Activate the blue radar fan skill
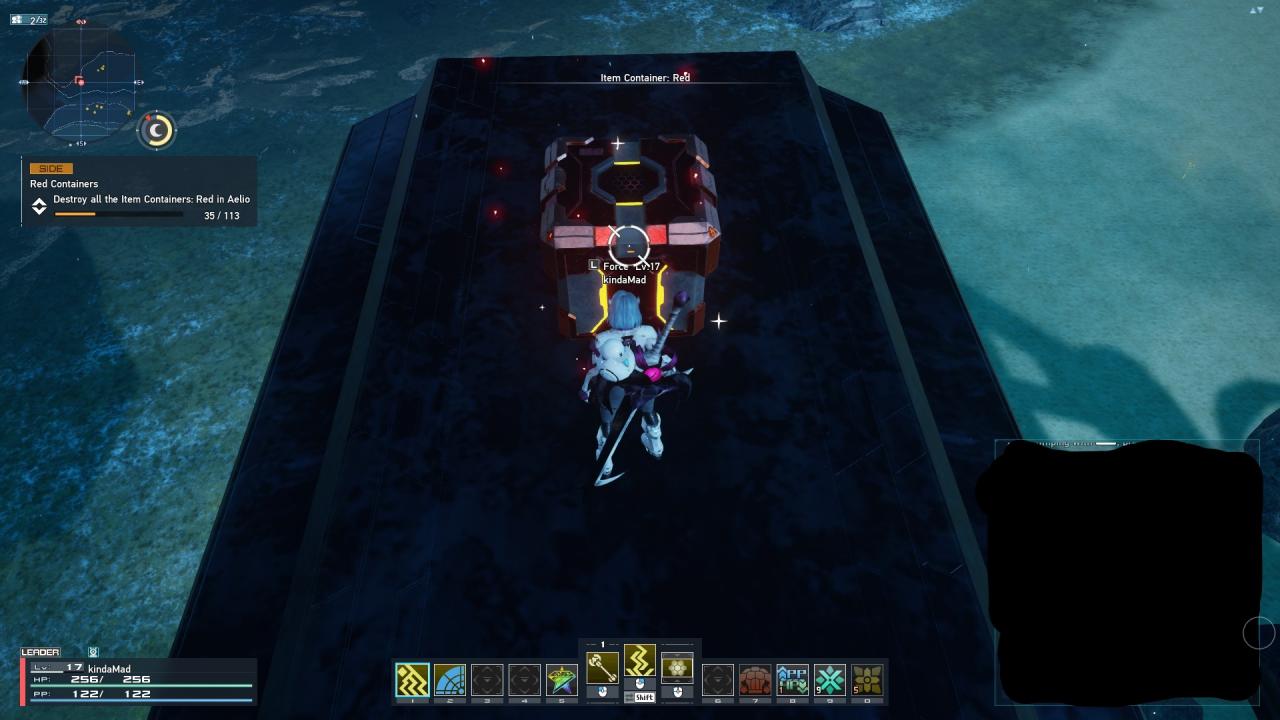1280x720 pixels. pos(449,680)
